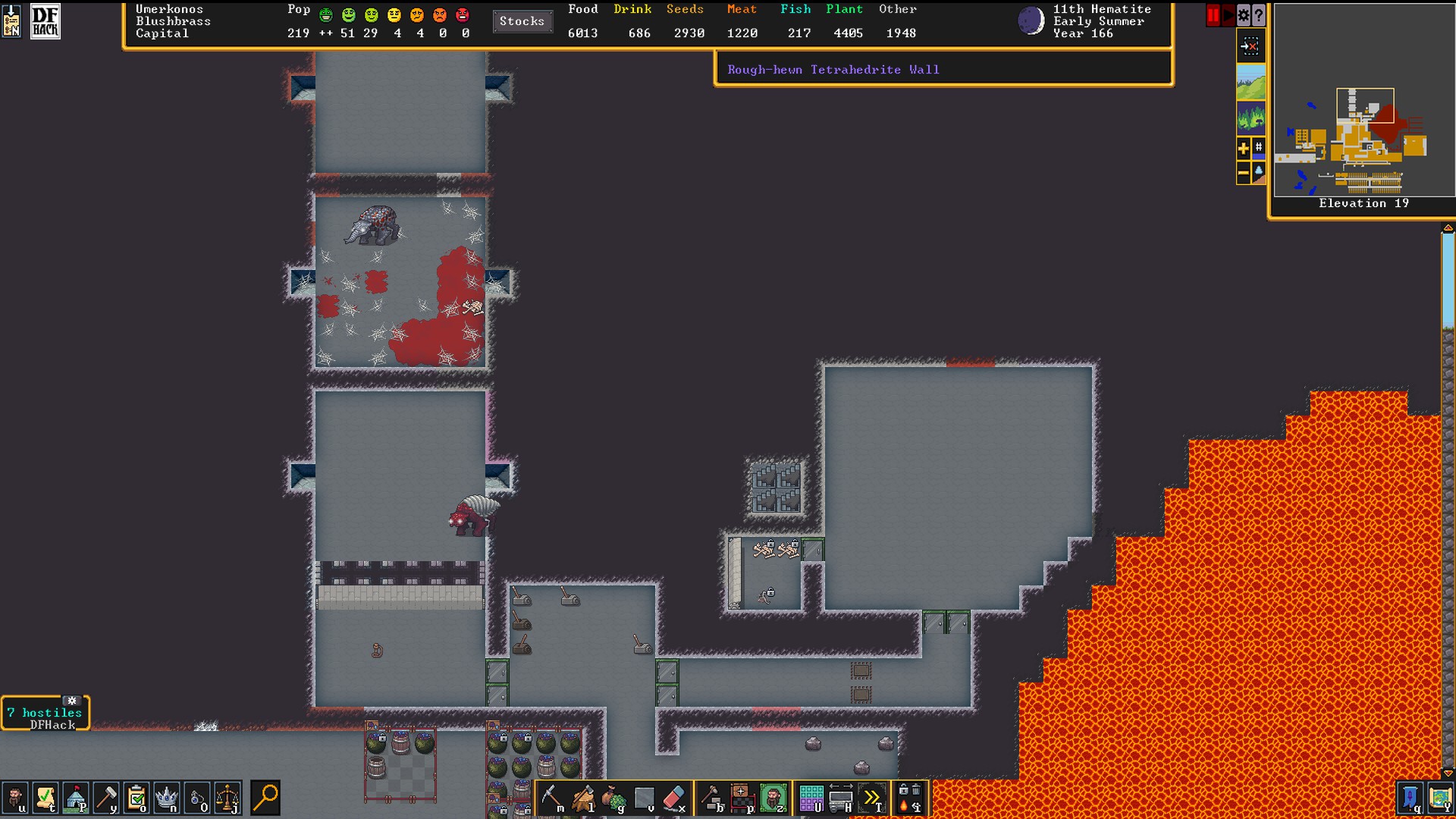Open the 7 hostiles DFHack alert
The width and height of the screenshot is (1456, 819).
point(45,714)
